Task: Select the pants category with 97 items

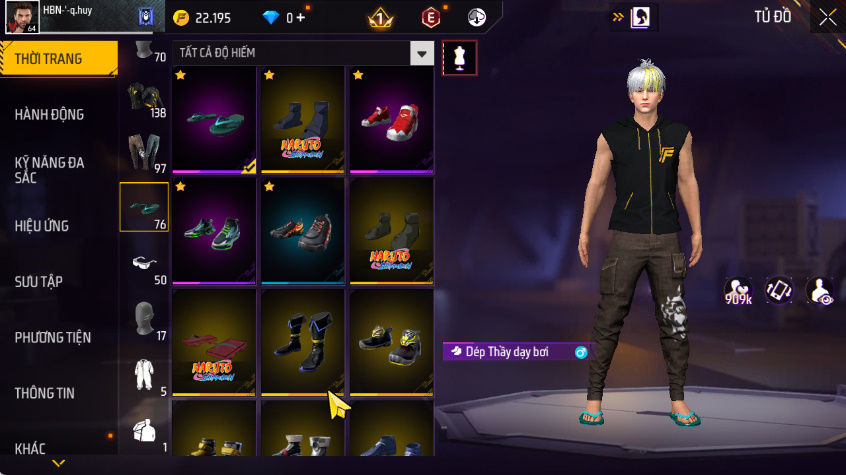Action: pos(144,152)
